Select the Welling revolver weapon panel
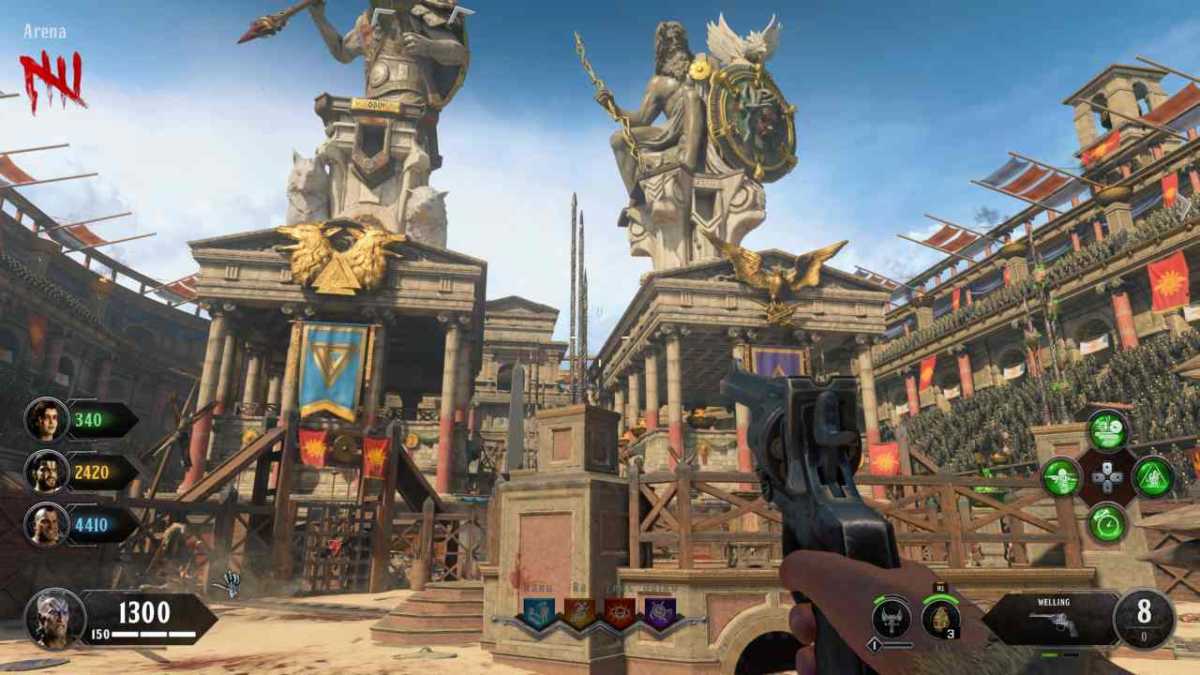Image resolution: width=1200 pixels, height=675 pixels. click(x=1050, y=619)
